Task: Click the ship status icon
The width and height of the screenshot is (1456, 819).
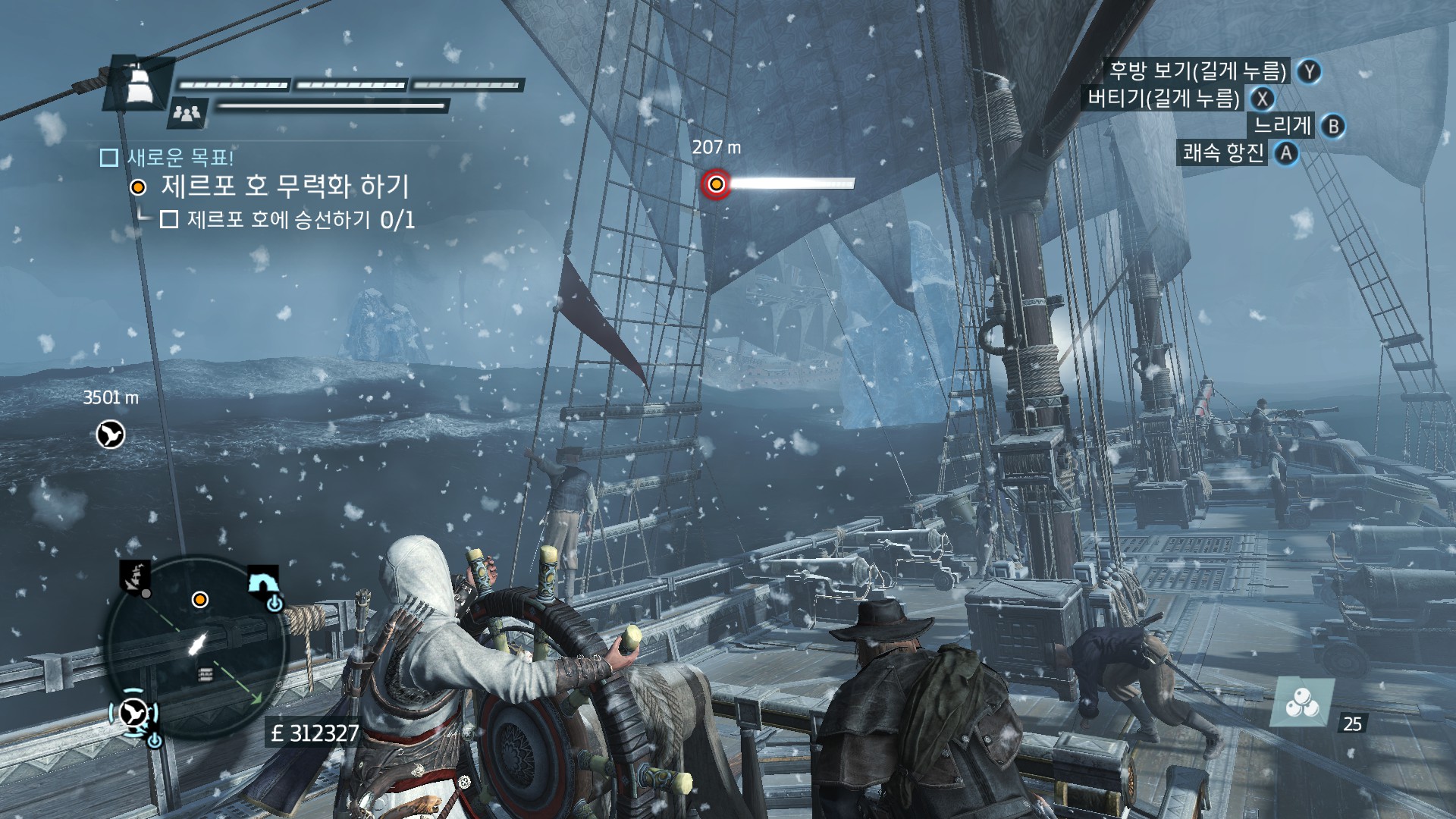Action: (x=139, y=83)
